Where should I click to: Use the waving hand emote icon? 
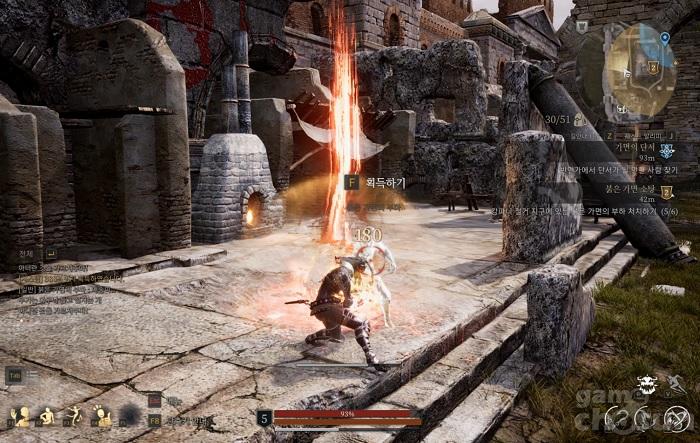pyautogui.click(x=20, y=416)
